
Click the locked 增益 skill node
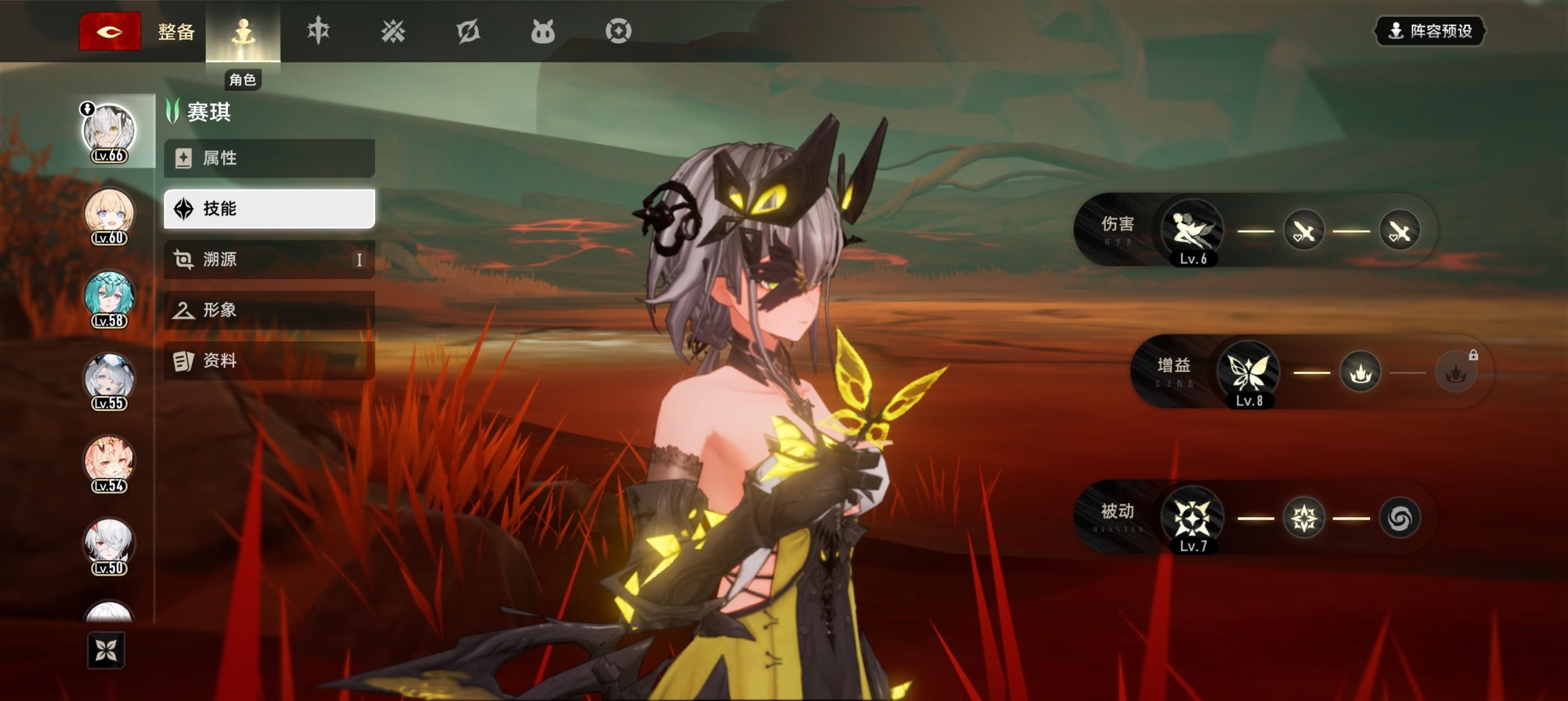point(1455,373)
